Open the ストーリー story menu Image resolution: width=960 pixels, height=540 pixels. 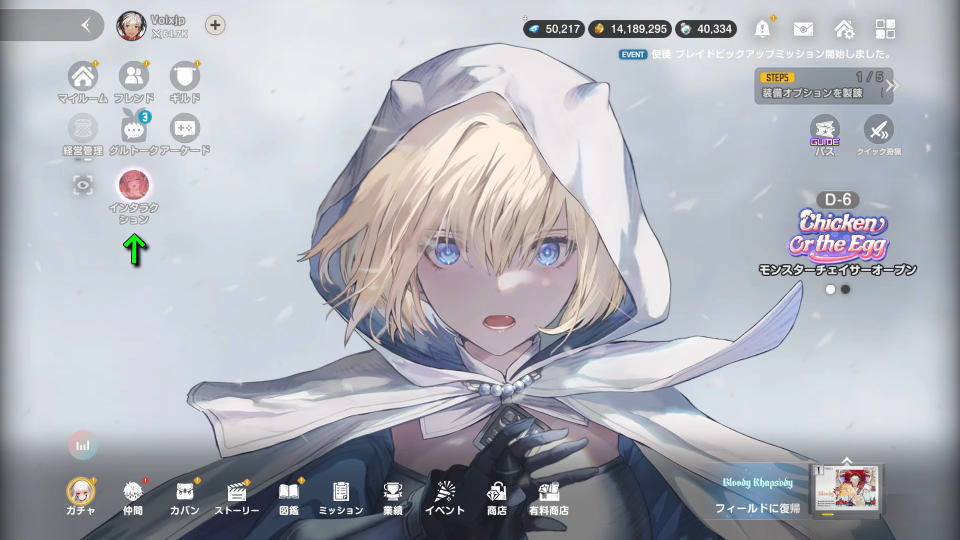[237, 493]
